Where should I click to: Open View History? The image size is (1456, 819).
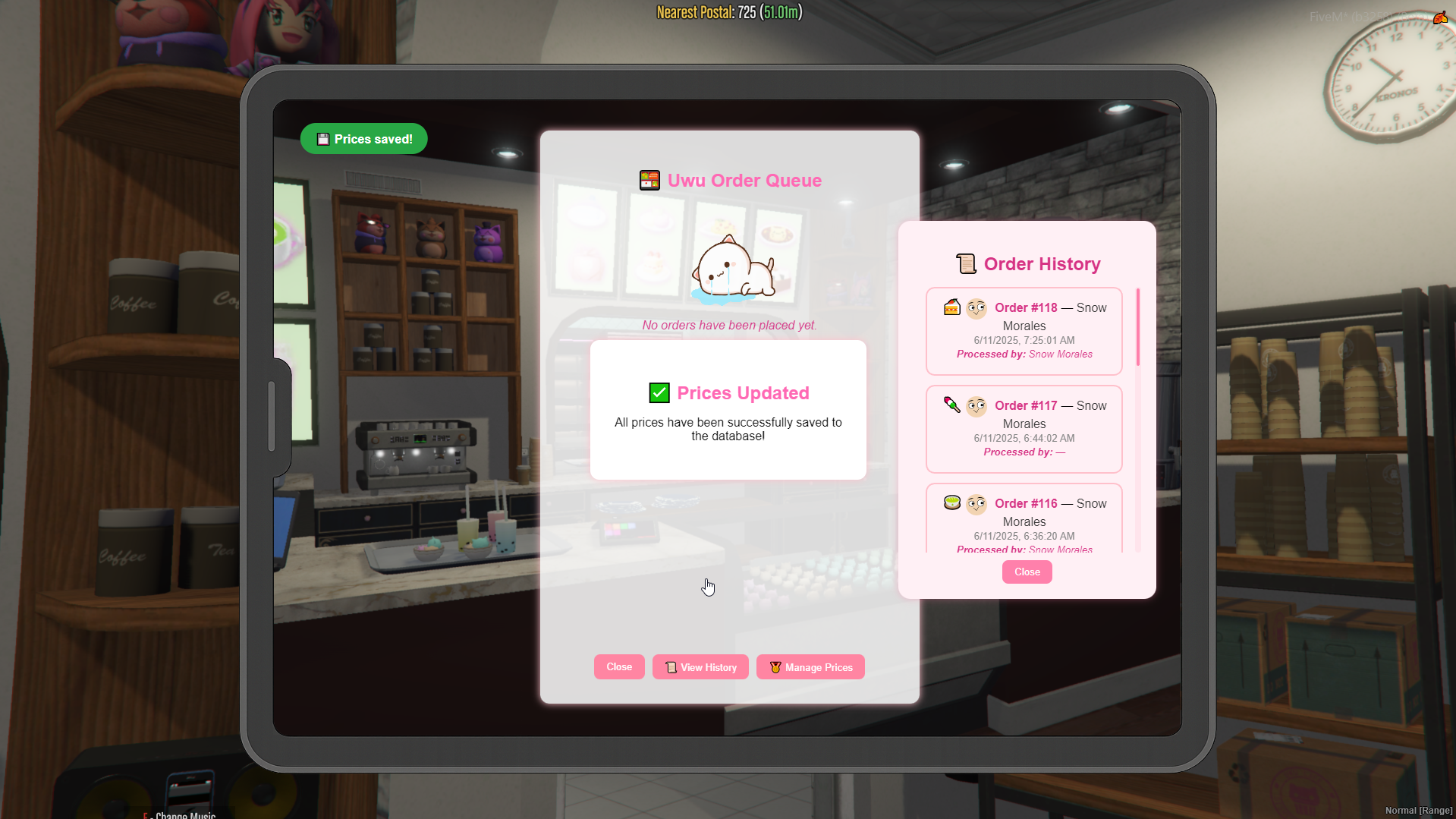click(700, 666)
